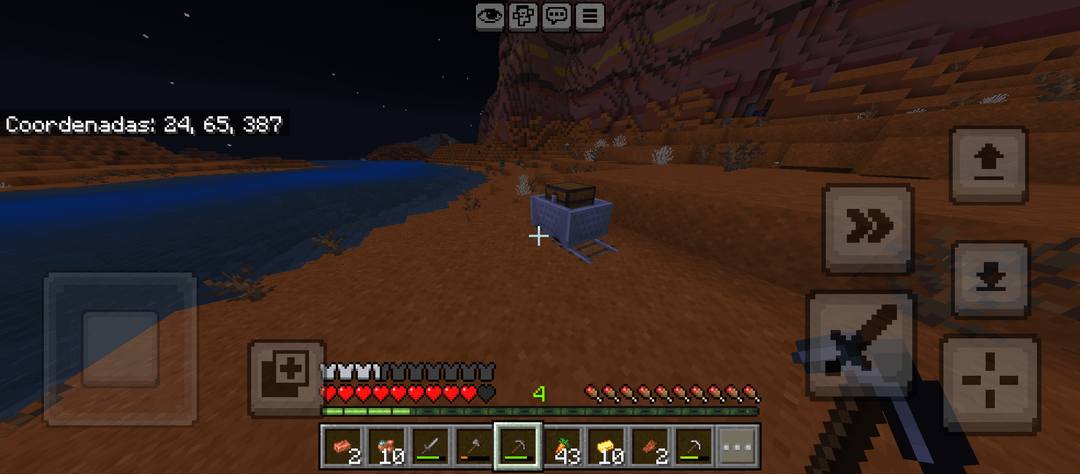Open the emote menu button

(x=523, y=16)
